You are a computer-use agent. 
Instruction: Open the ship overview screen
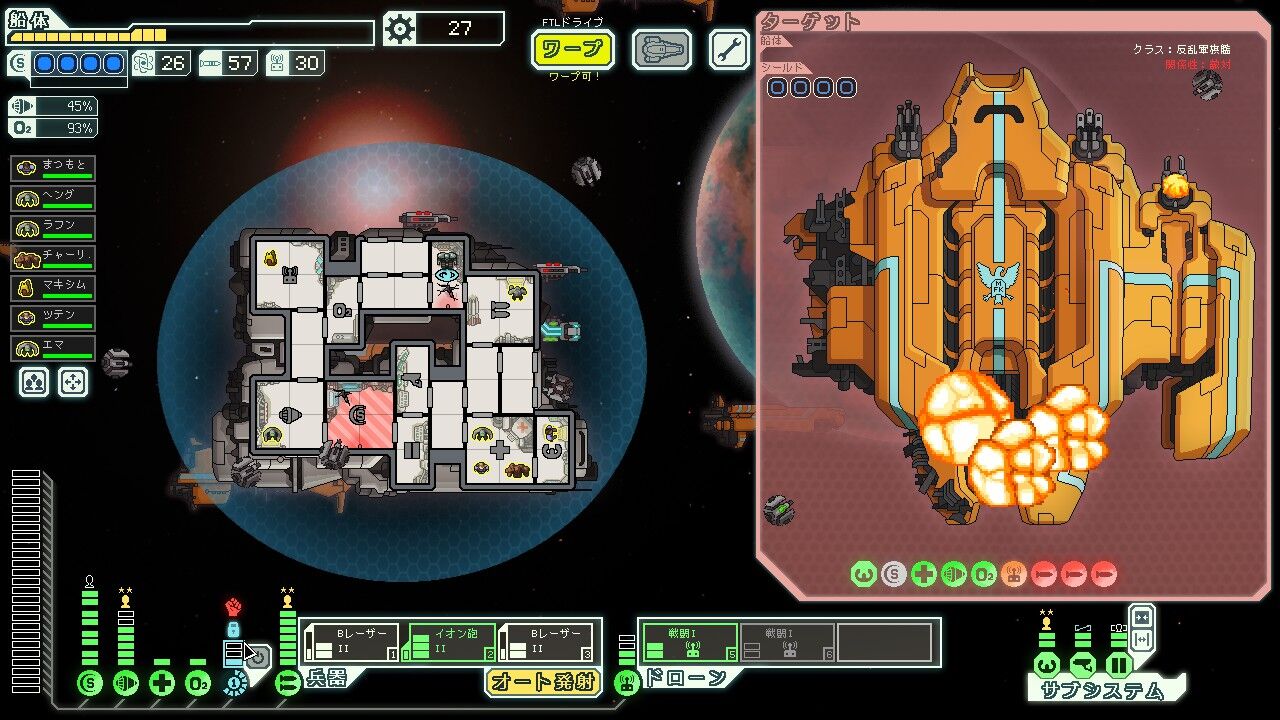click(661, 49)
